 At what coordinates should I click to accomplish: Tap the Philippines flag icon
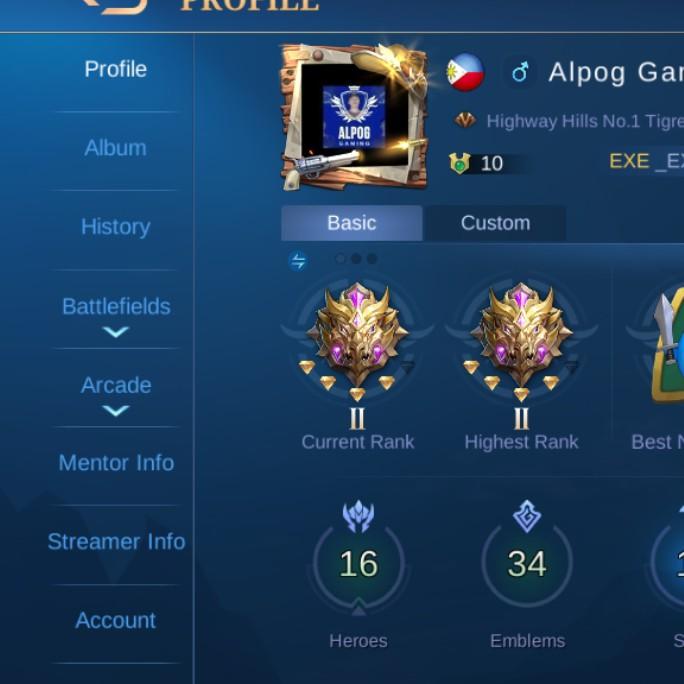point(465,72)
